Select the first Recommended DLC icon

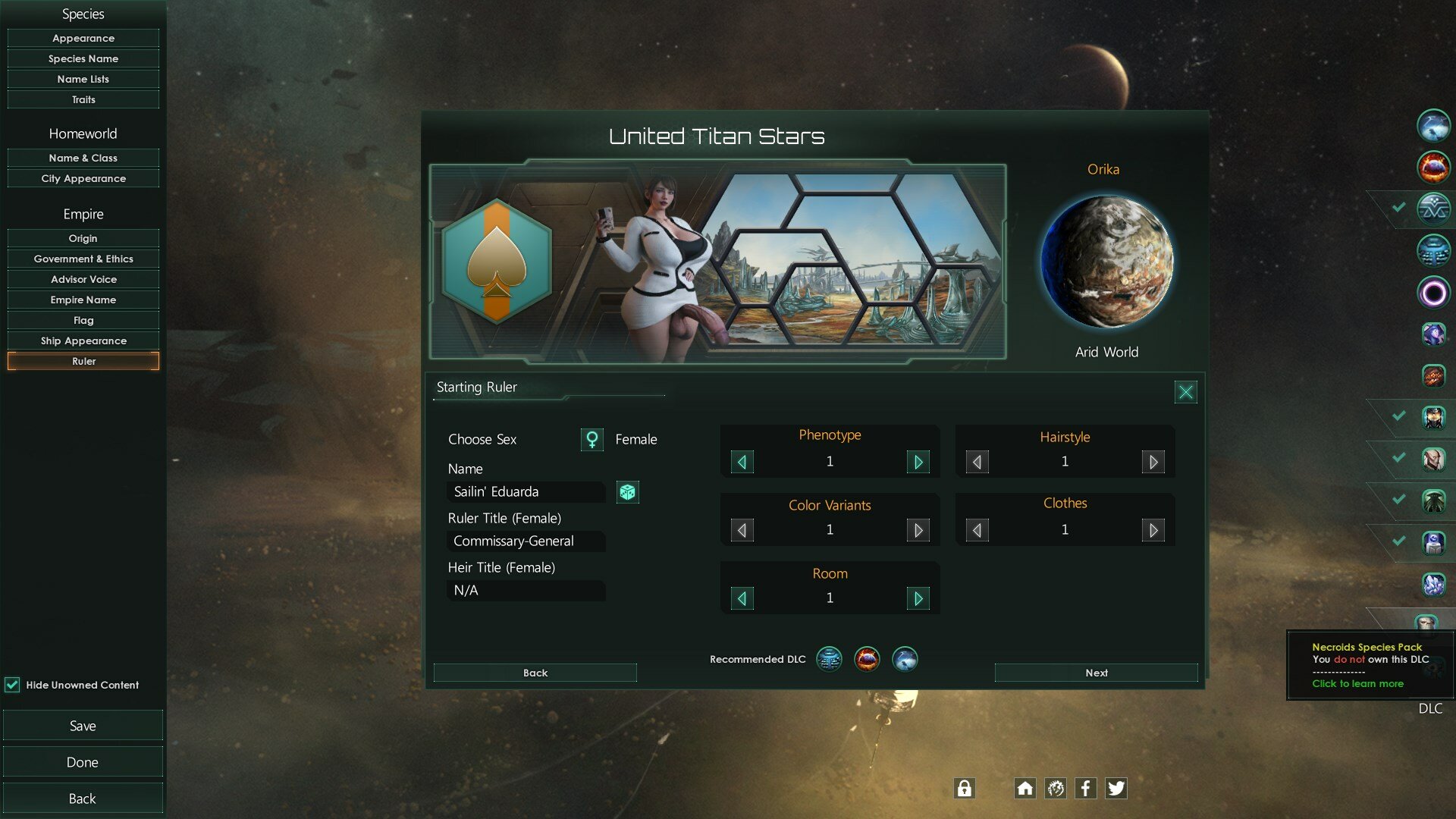tap(829, 659)
